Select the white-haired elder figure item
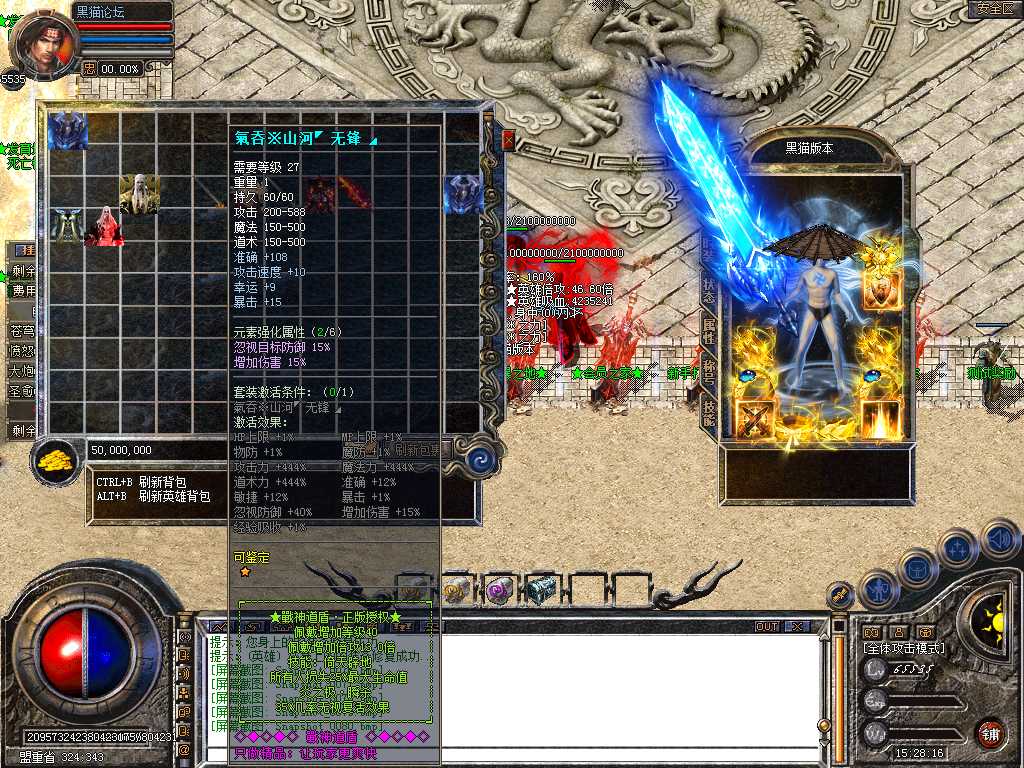 [139, 193]
